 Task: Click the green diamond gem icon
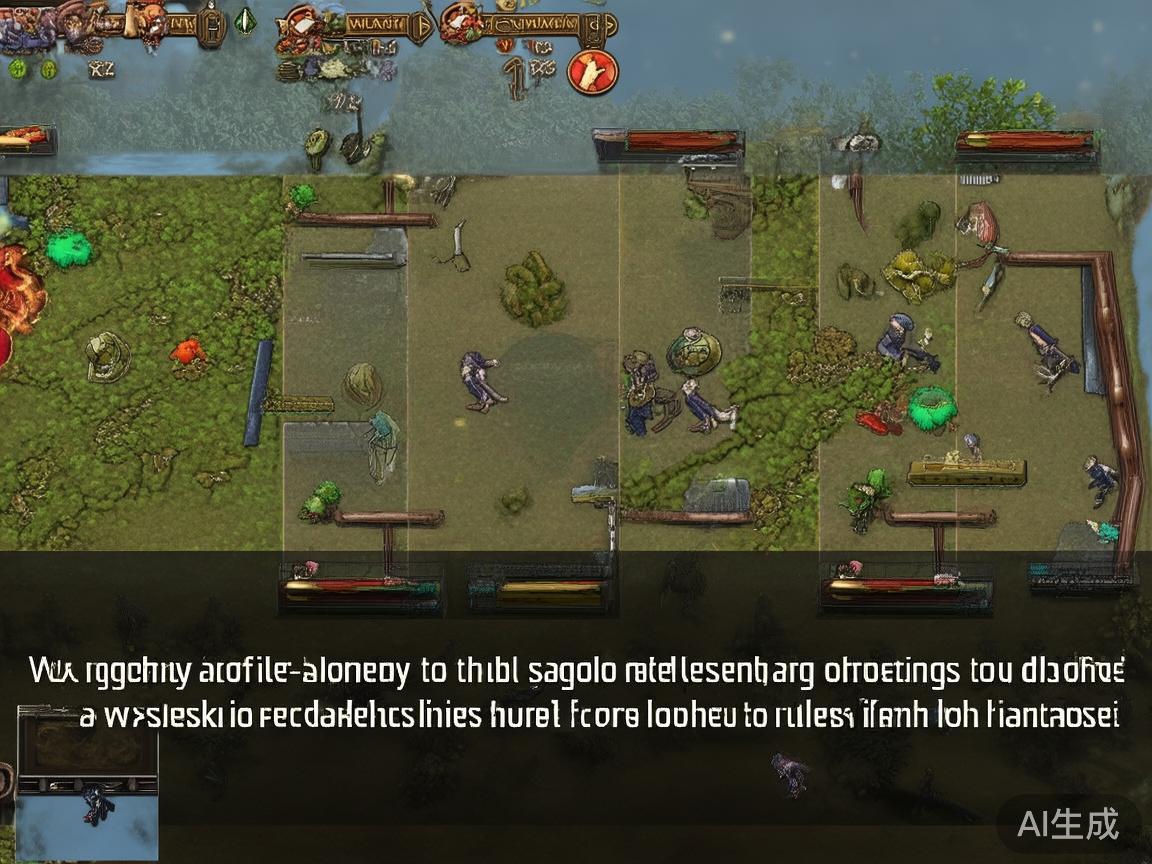(x=245, y=21)
